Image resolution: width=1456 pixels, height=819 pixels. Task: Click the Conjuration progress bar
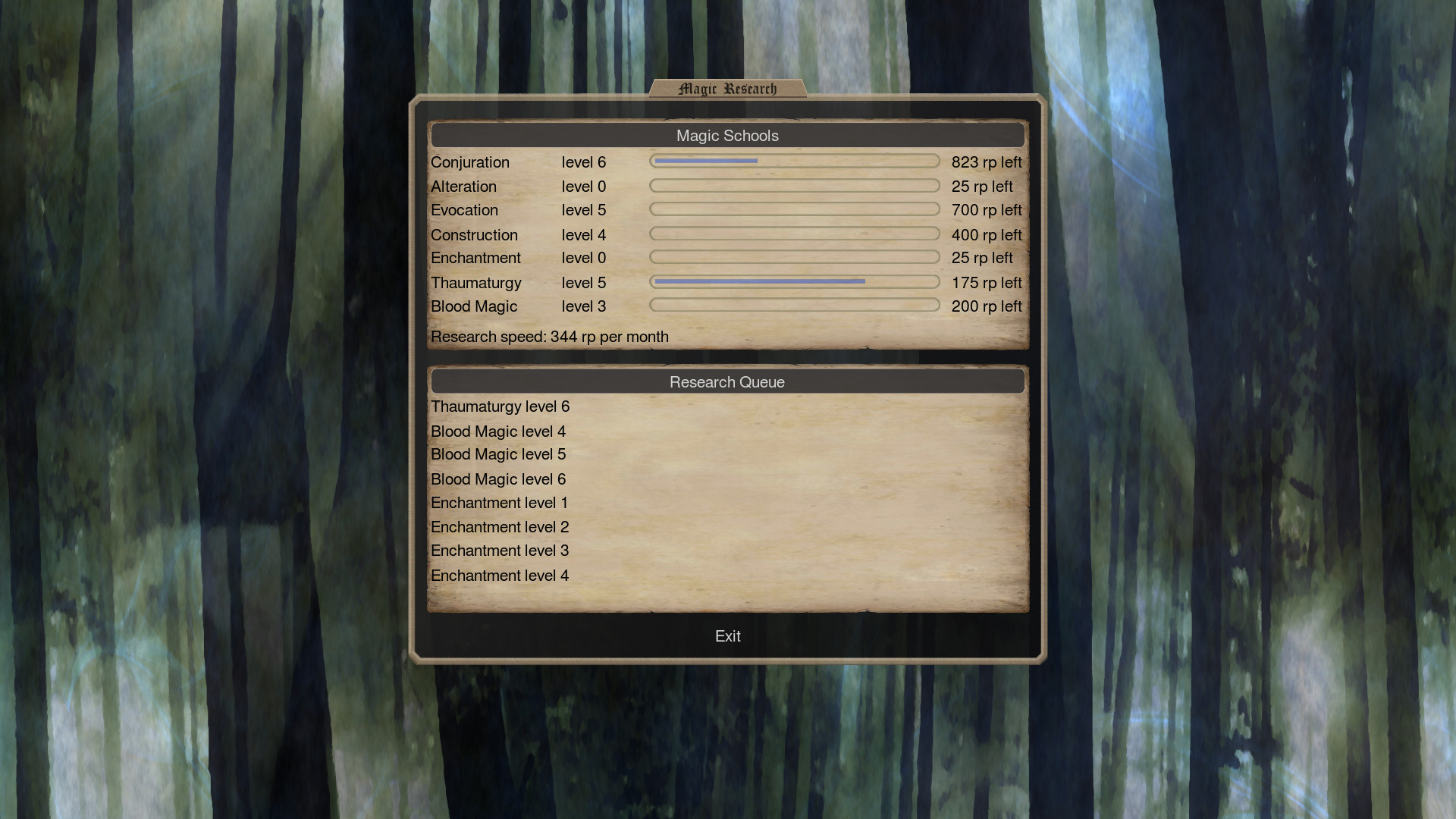coord(794,161)
